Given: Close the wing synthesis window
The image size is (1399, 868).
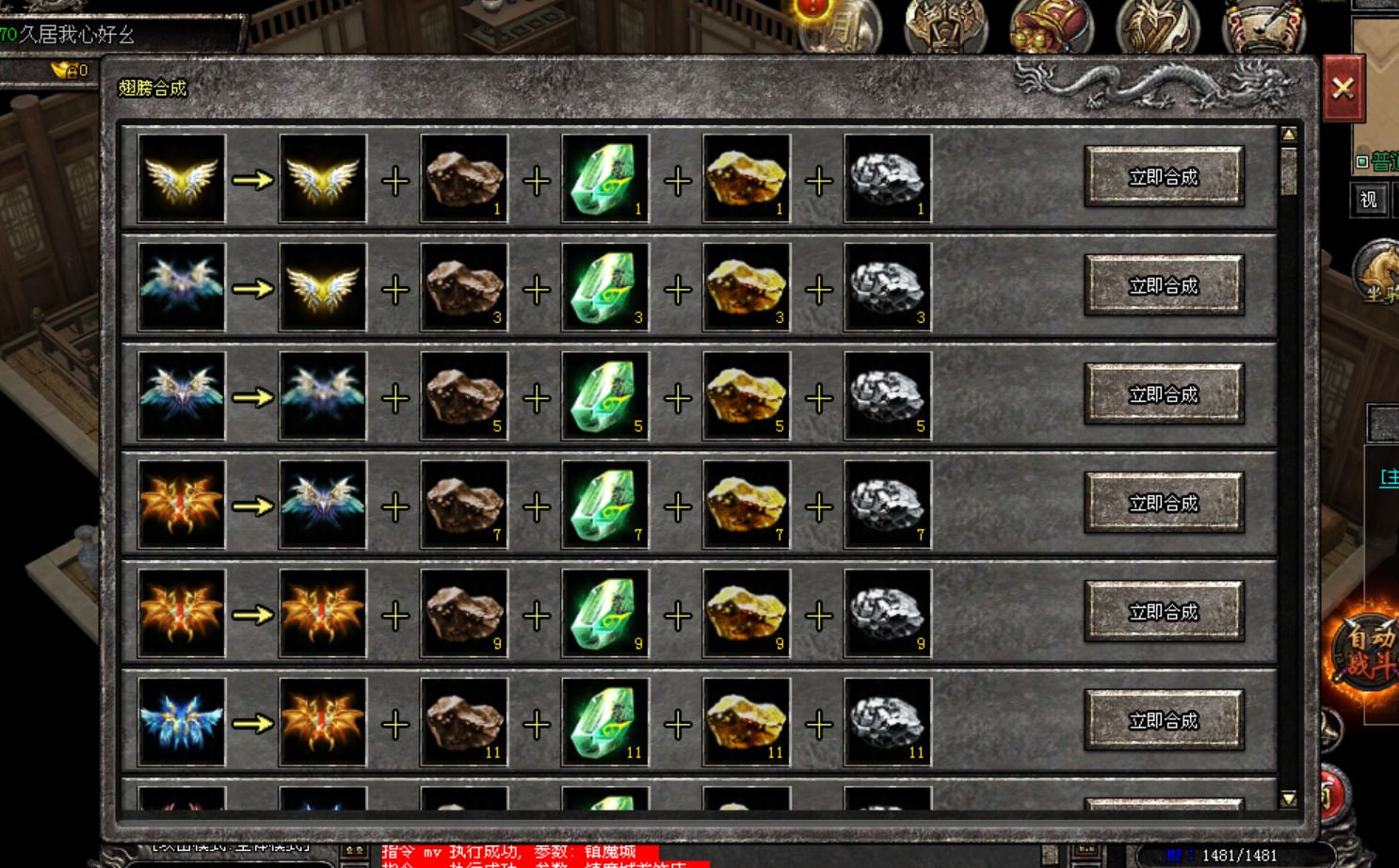Looking at the screenshot, I should [x=1343, y=88].
